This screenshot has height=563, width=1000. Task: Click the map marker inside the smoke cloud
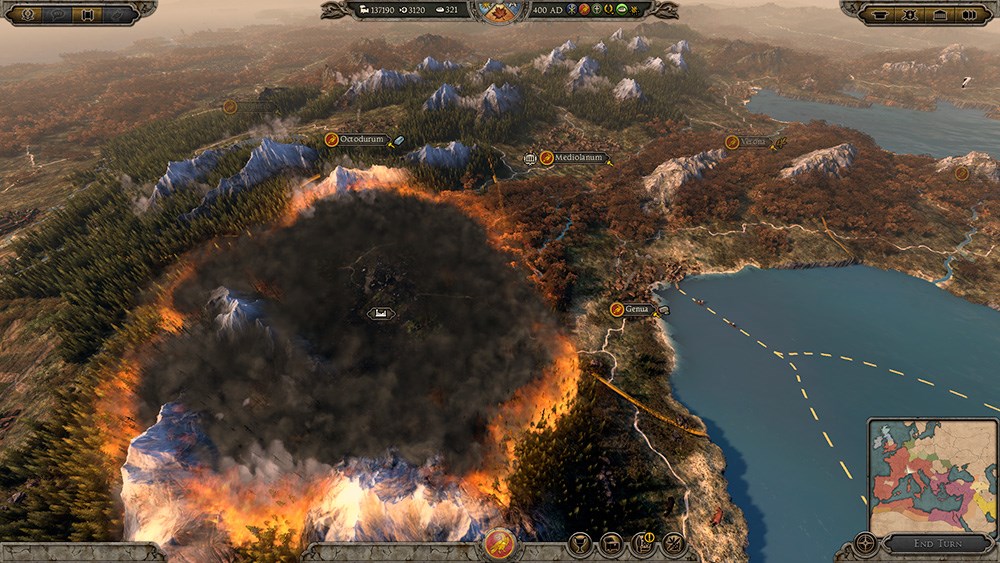(x=379, y=314)
